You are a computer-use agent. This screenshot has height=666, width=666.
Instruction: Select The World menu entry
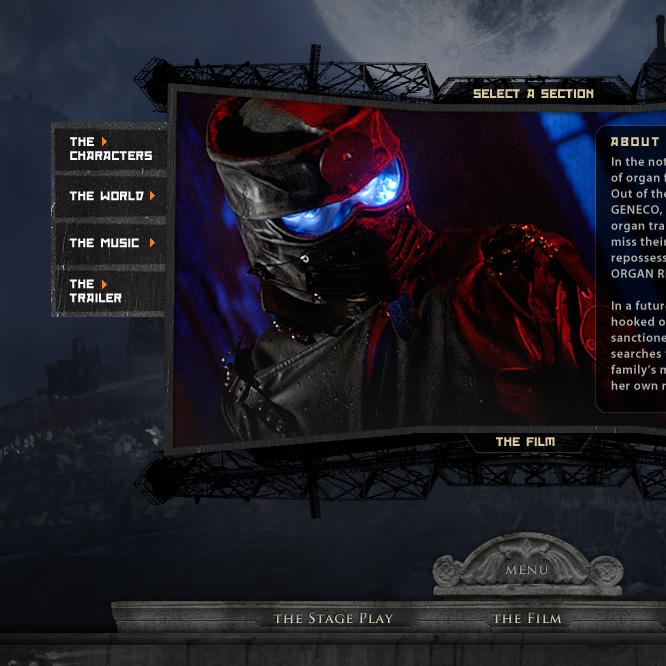(110, 196)
